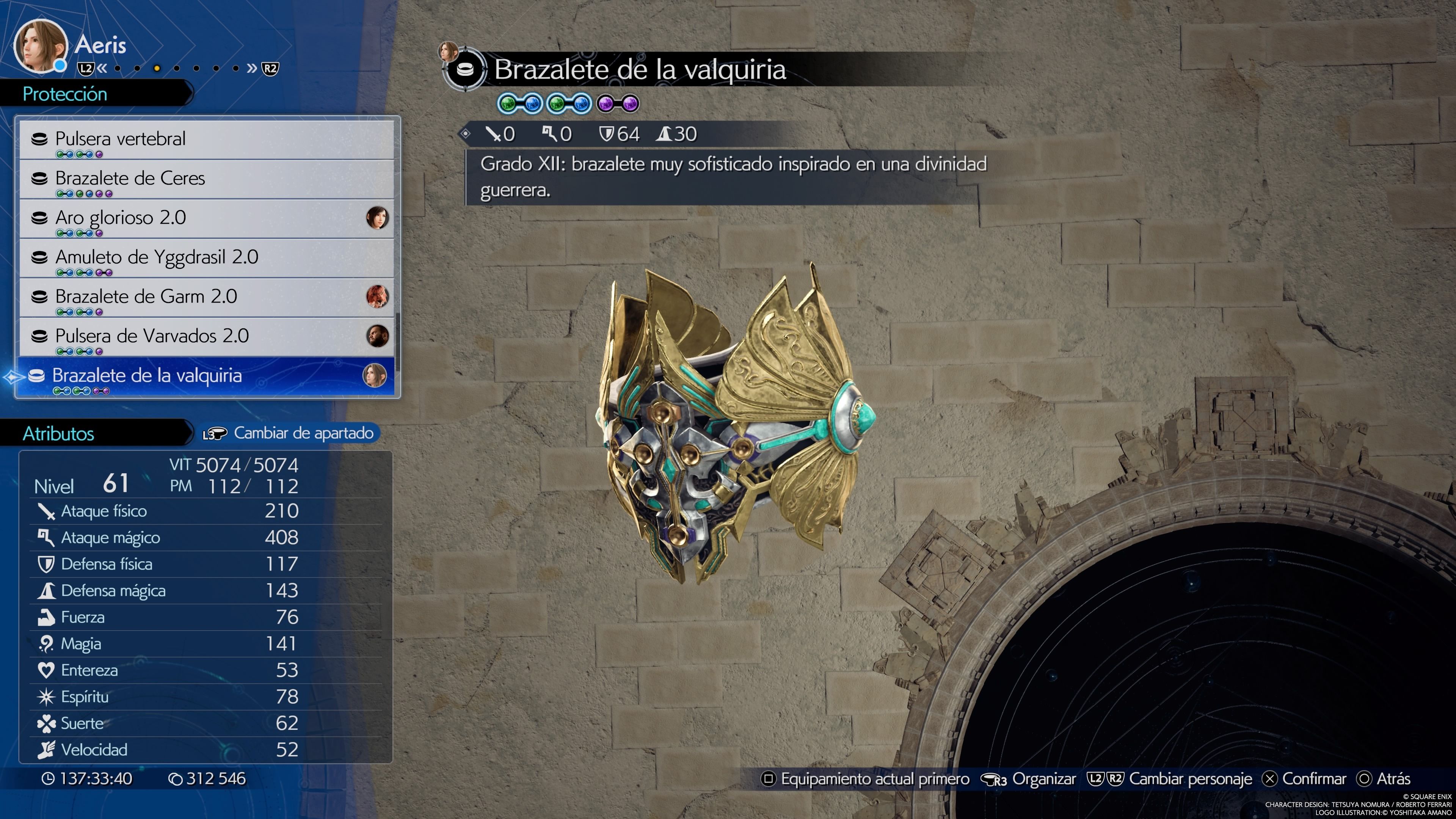Click Tifa's portrait beside Aro glorioso 2.0
This screenshot has height=819, width=1456.
point(378,218)
